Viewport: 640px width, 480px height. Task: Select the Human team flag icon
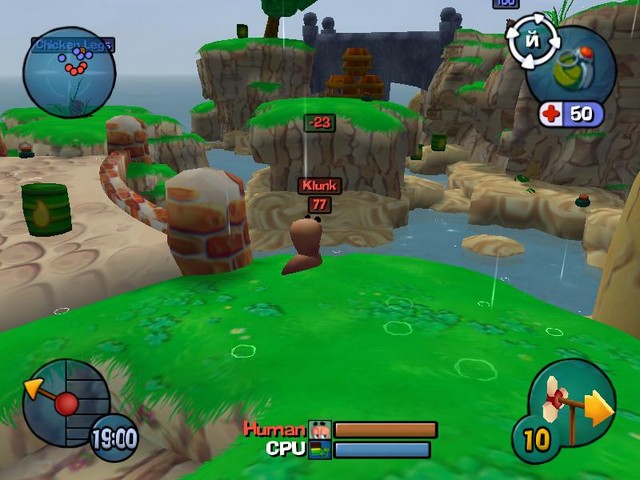coord(320,430)
